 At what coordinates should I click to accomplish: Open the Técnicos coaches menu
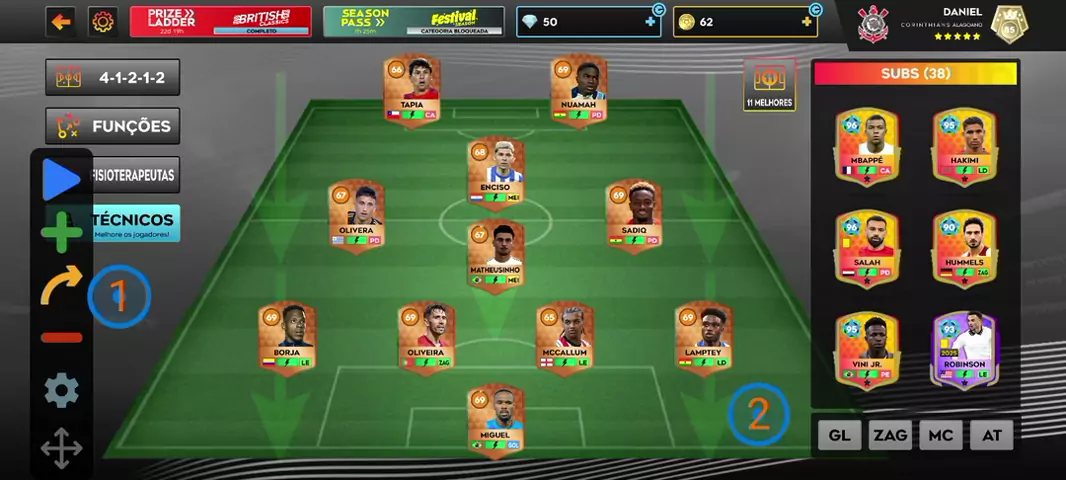(135, 223)
